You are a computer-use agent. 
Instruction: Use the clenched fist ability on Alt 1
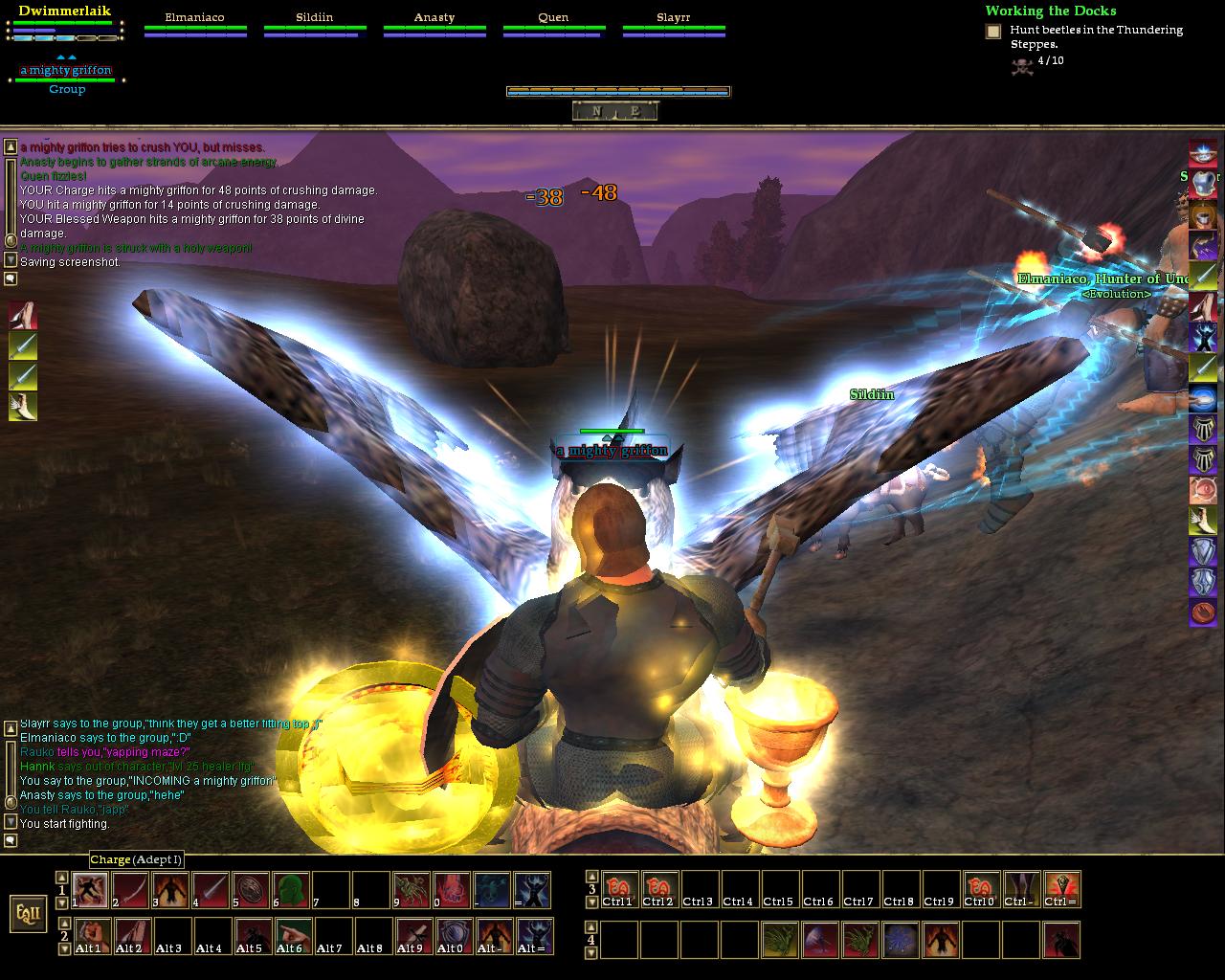(x=94, y=936)
